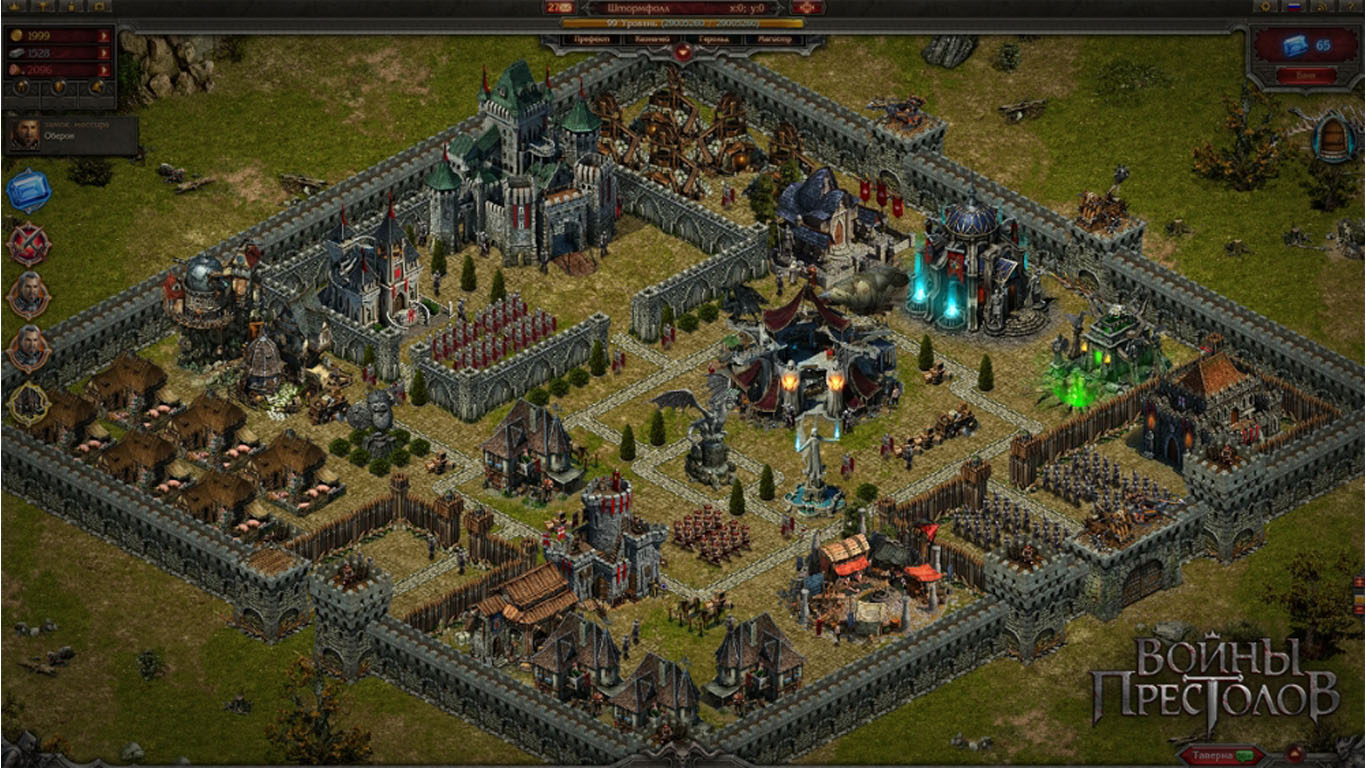Image resolution: width=1366 pixels, height=768 pixels.
Task: Open the crossed swords battle icon
Action: 28,244
